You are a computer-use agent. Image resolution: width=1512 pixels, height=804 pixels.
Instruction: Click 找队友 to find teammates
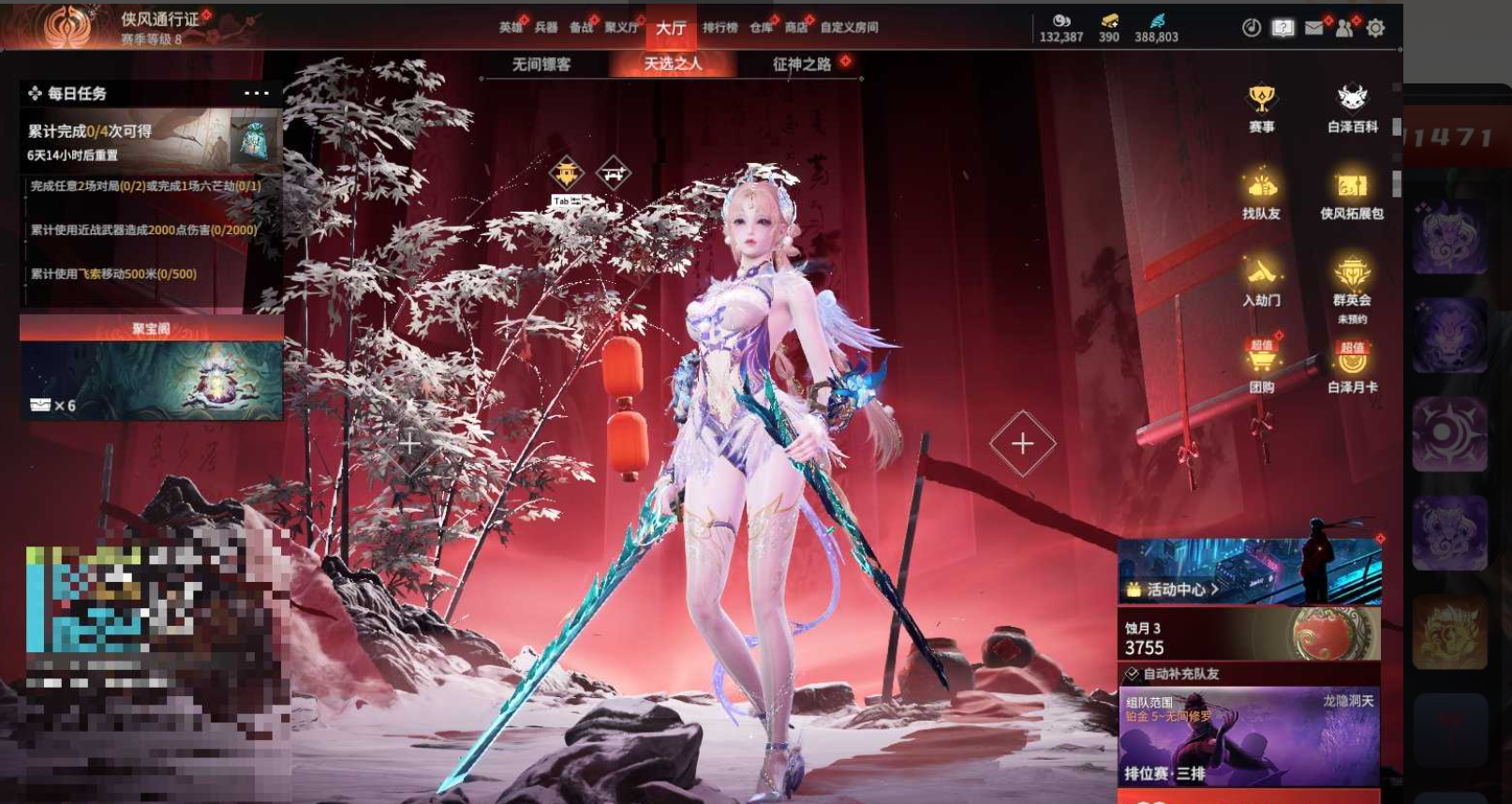[1261, 194]
